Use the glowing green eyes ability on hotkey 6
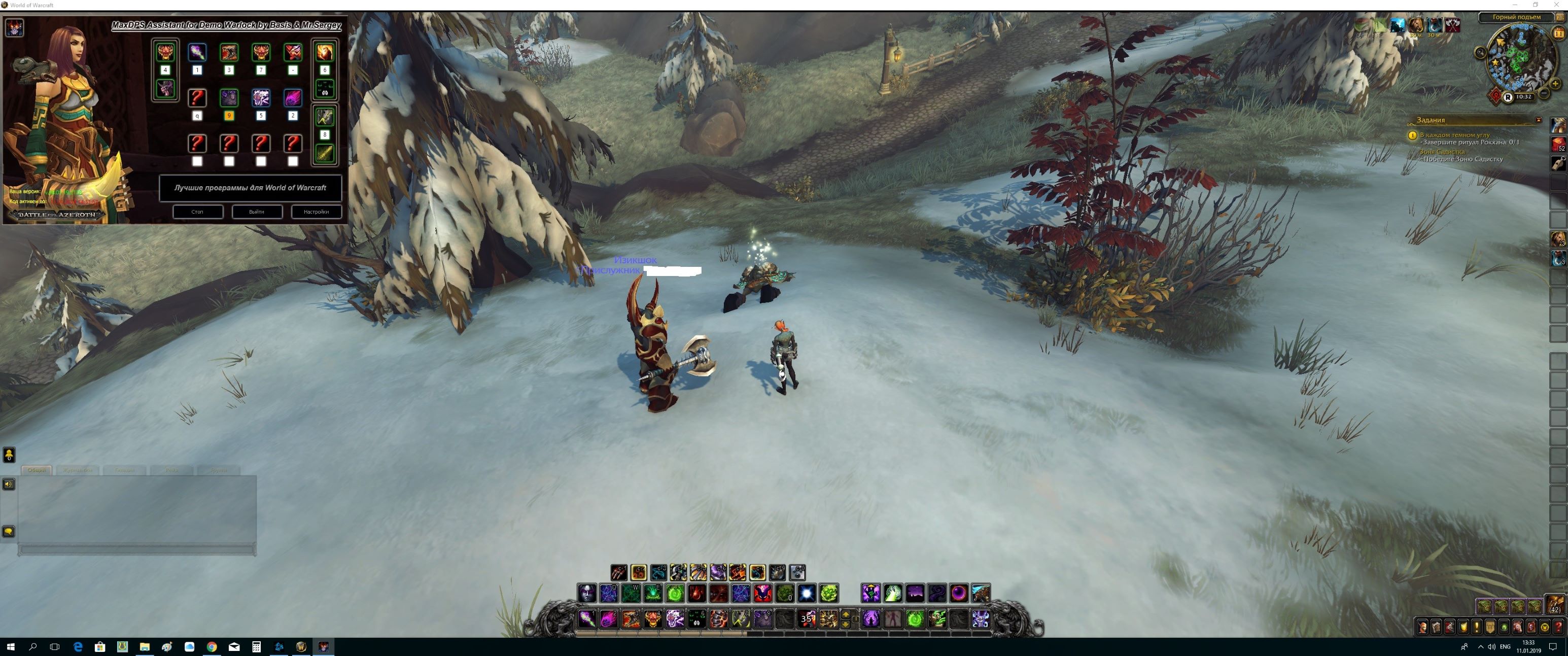This screenshot has height=656, width=1568. 696,619
